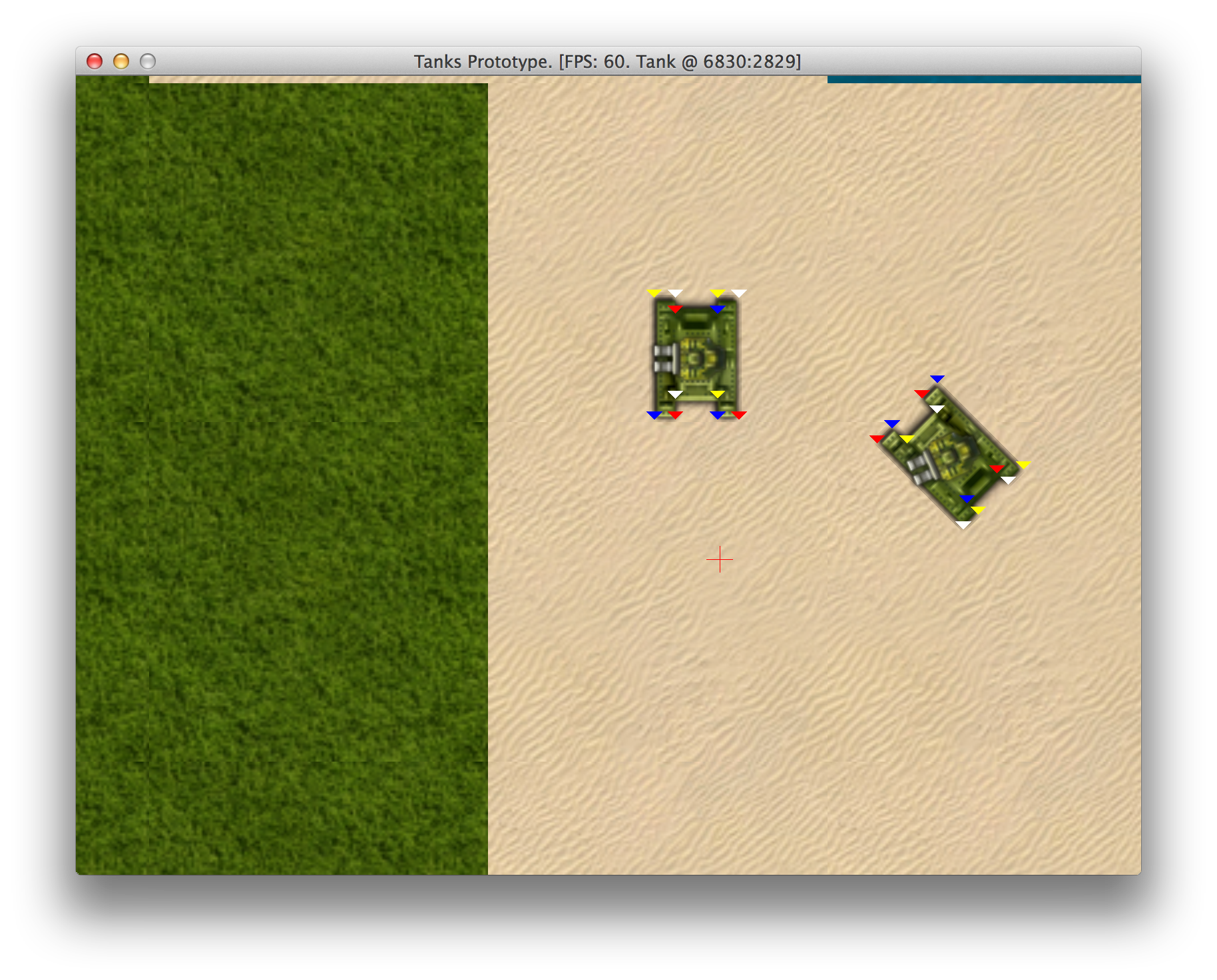Click the left tank's side-mounted equipment rack

(664, 360)
